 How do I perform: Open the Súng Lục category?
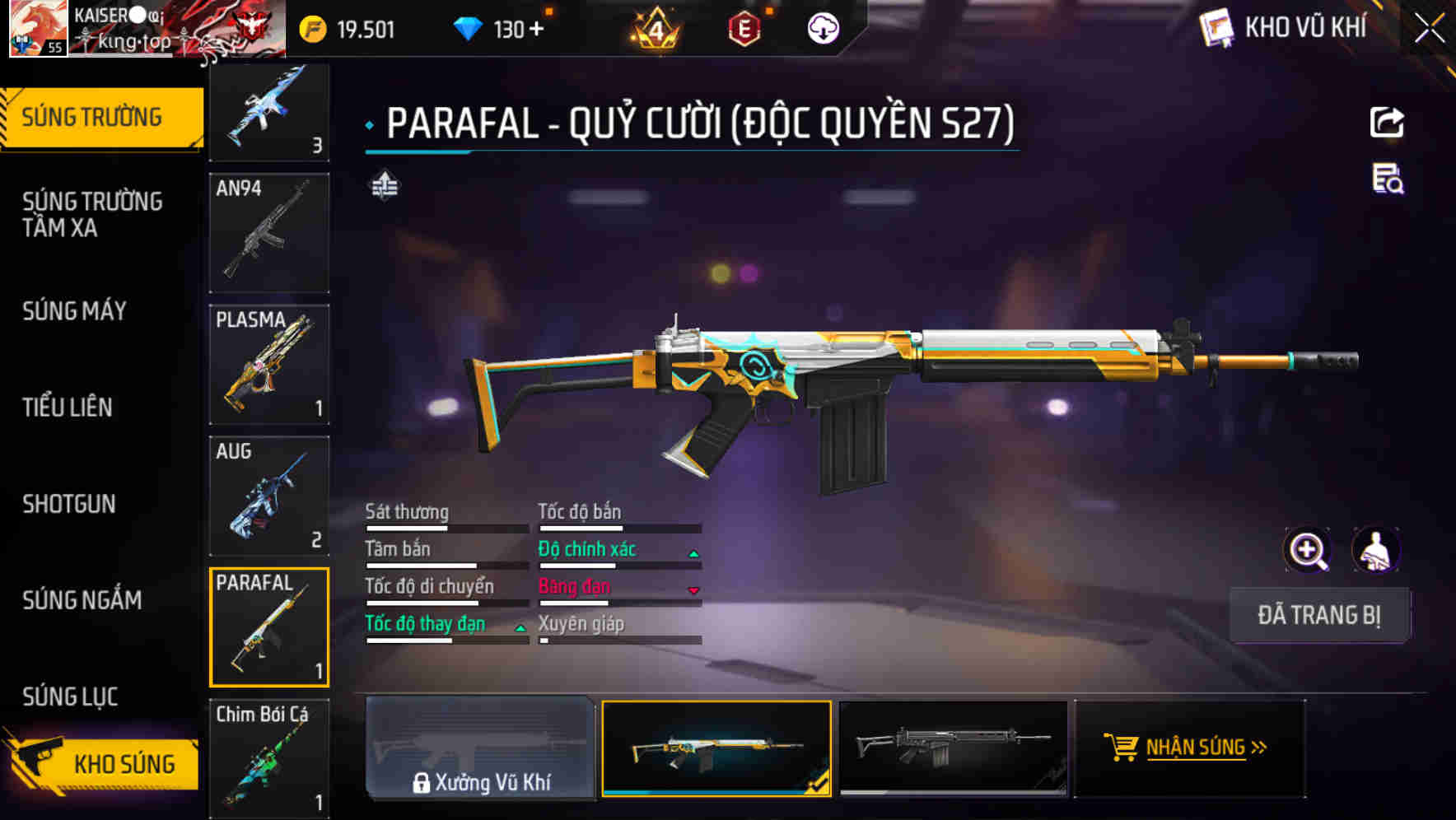click(x=70, y=697)
